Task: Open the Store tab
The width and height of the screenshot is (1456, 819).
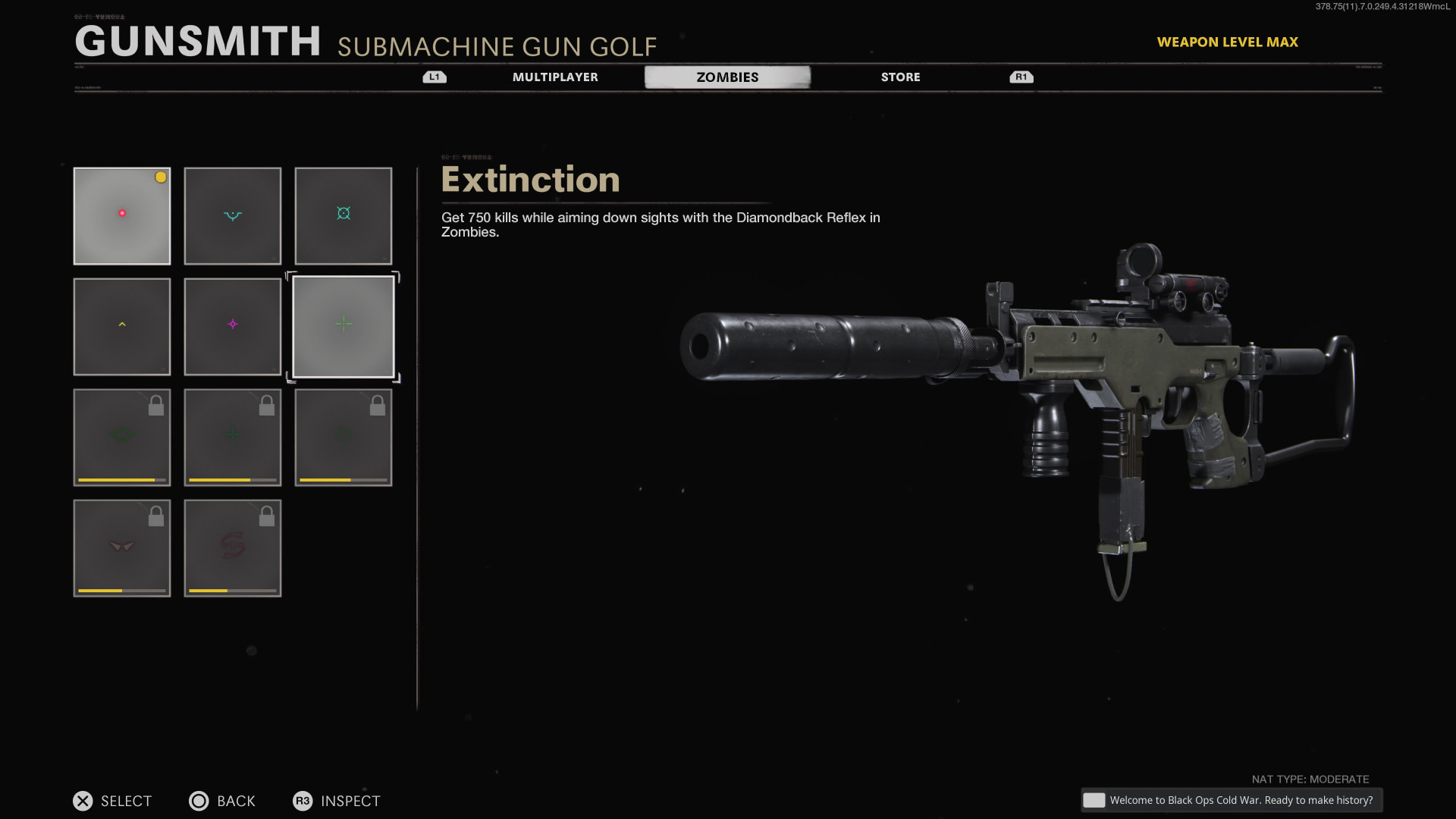Action: [x=900, y=77]
